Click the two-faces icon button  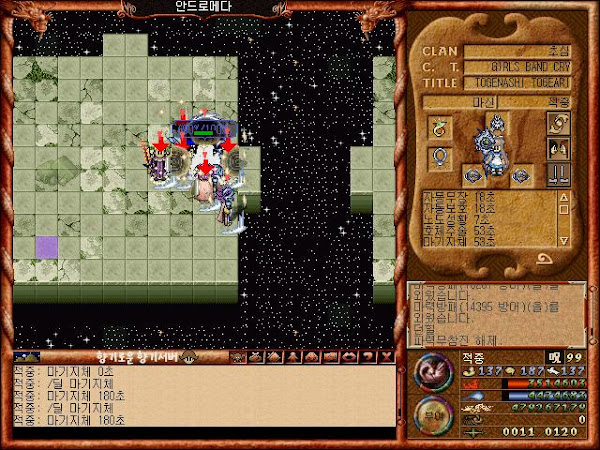(x=558, y=148)
